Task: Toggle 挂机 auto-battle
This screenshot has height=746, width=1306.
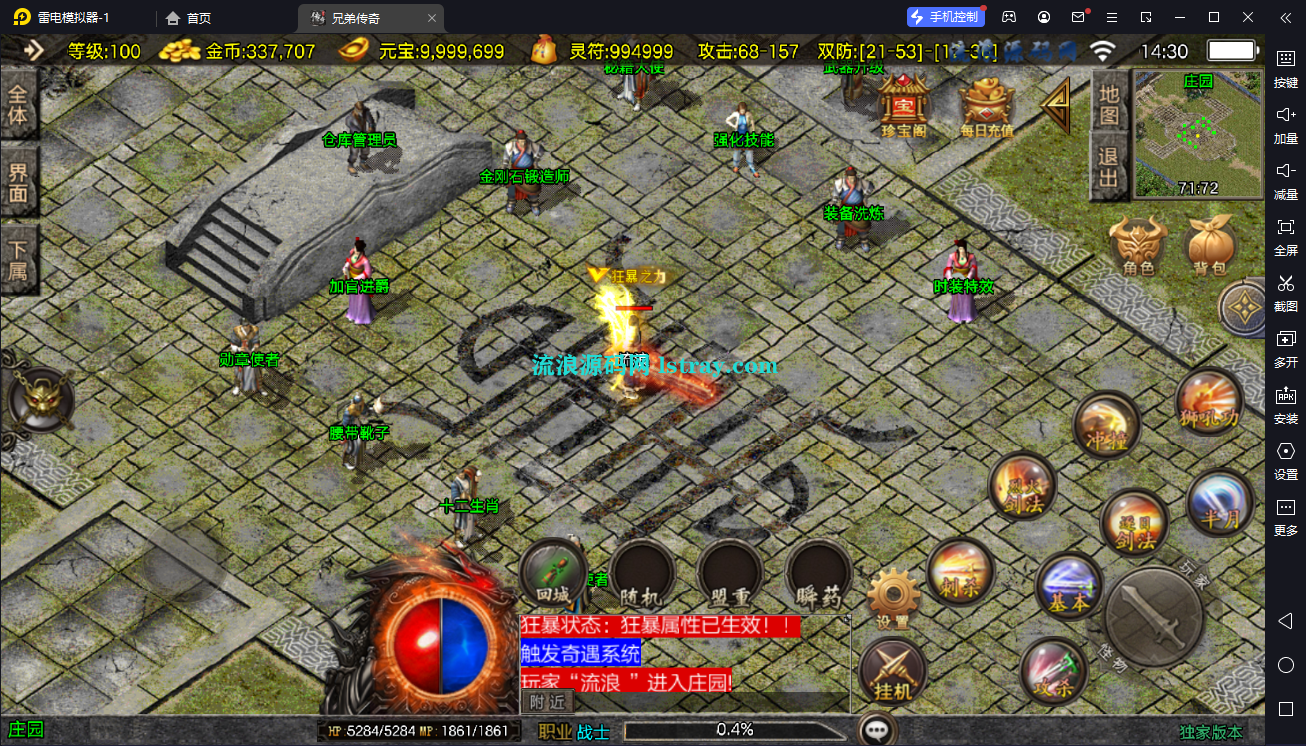Action: [x=892, y=671]
